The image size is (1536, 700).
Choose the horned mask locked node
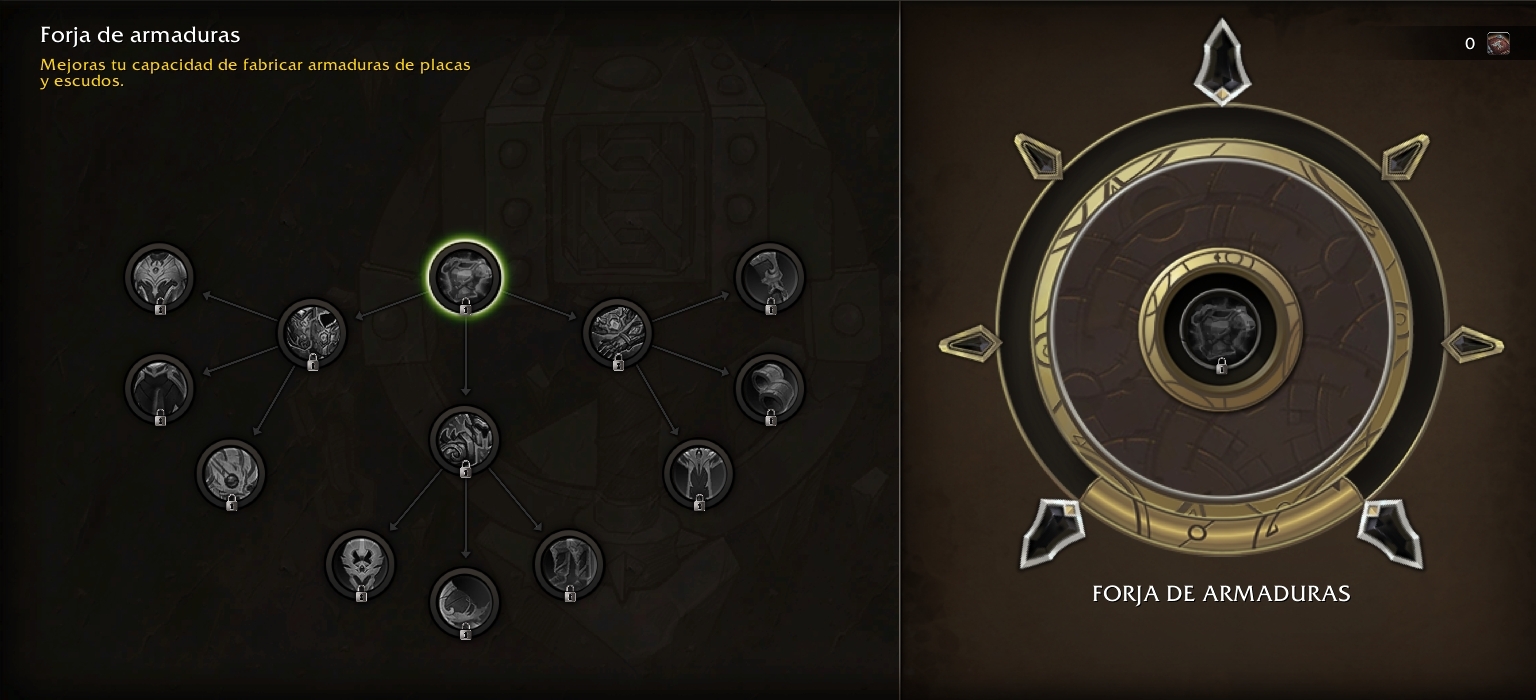360,564
